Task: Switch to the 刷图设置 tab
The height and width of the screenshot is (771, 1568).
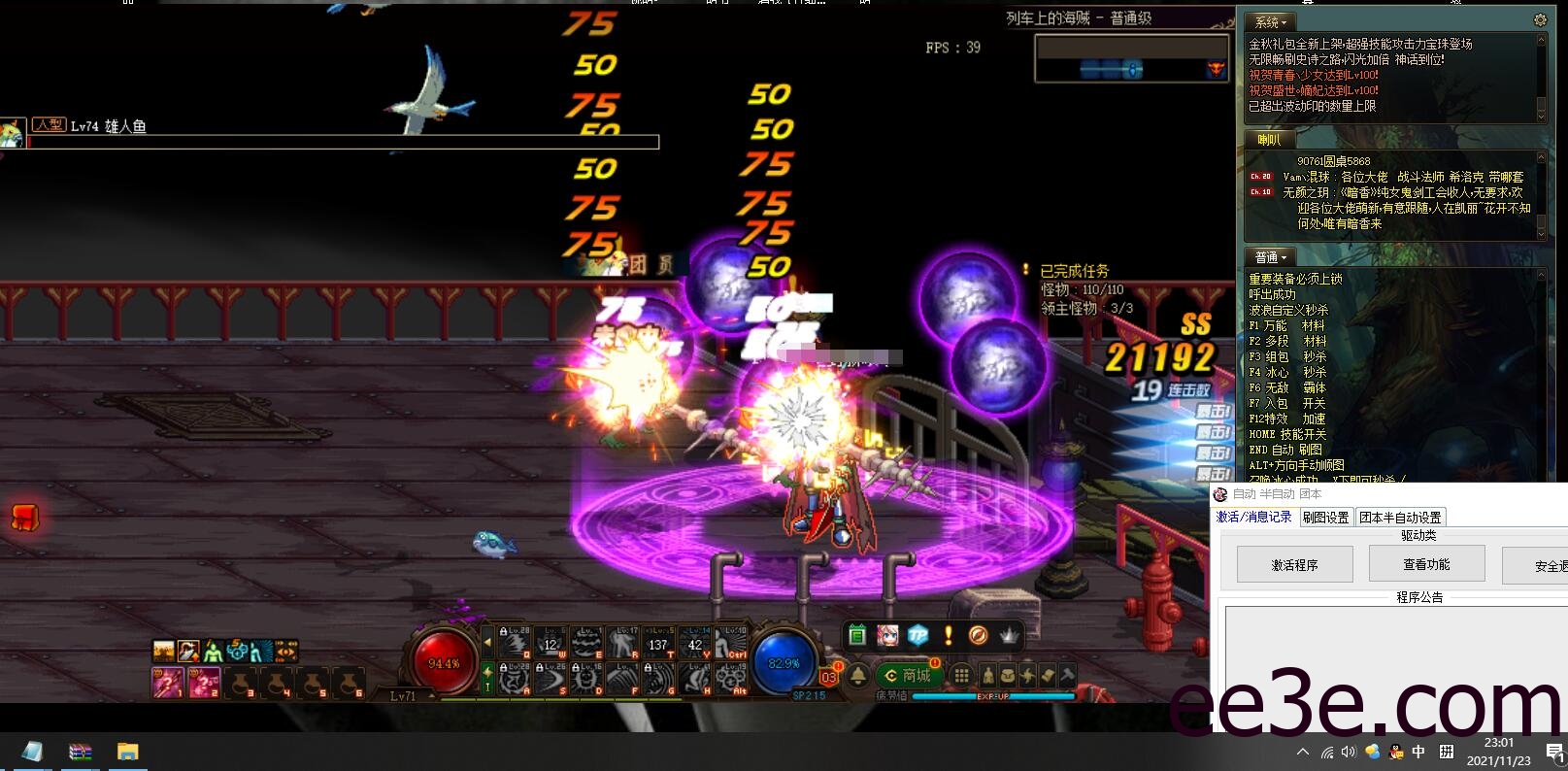Action: (x=1325, y=517)
